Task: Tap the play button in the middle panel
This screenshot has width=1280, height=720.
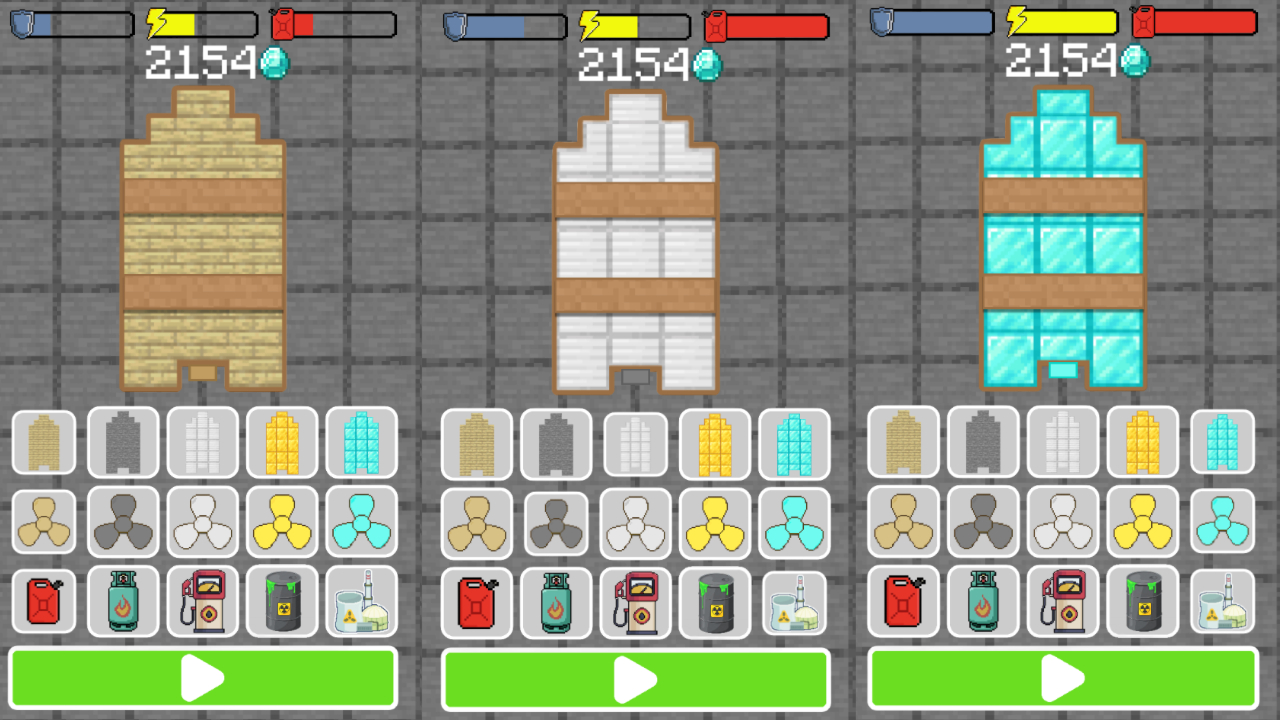Action: (636, 678)
